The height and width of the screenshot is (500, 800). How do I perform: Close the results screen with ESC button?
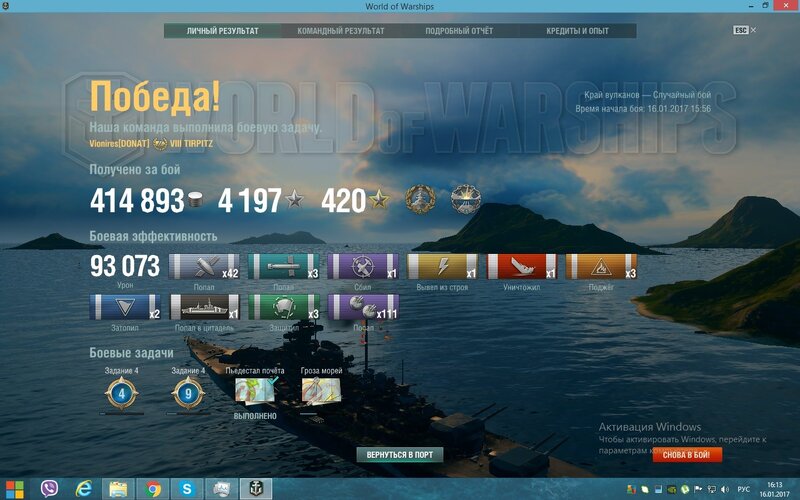click(x=741, y=30)
